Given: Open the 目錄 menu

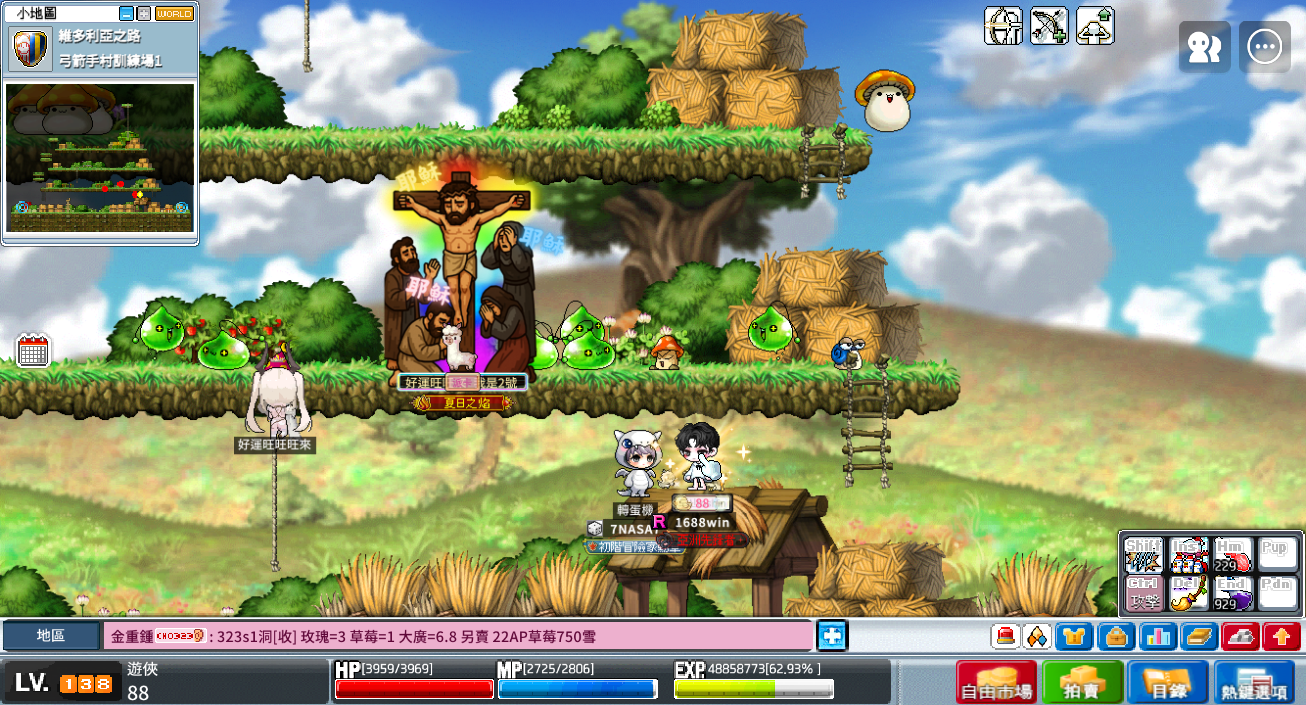Looking at the screenshot, I should click(x=1169, y=682).
